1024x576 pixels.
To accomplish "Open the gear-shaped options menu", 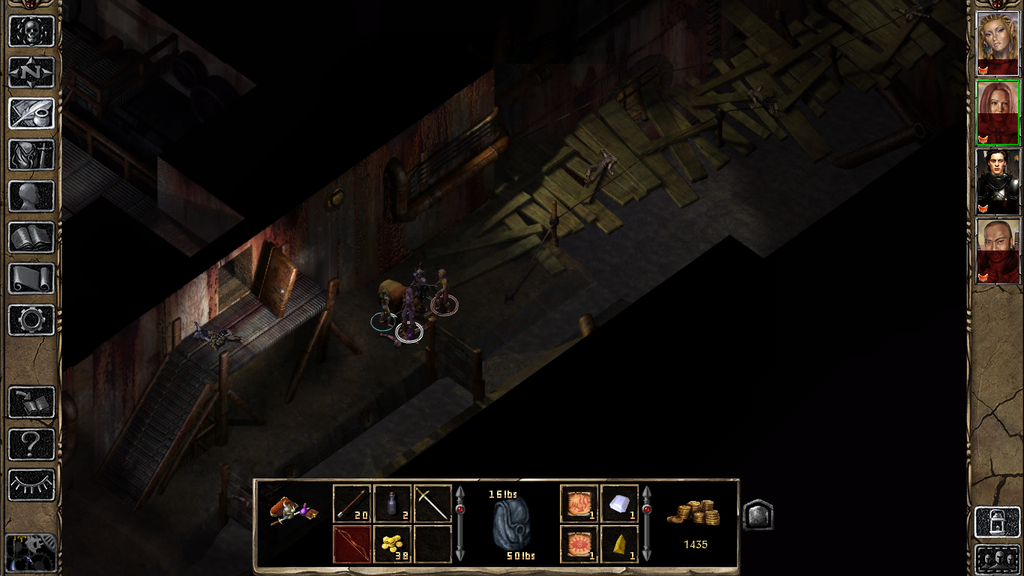I will [31, 320].
